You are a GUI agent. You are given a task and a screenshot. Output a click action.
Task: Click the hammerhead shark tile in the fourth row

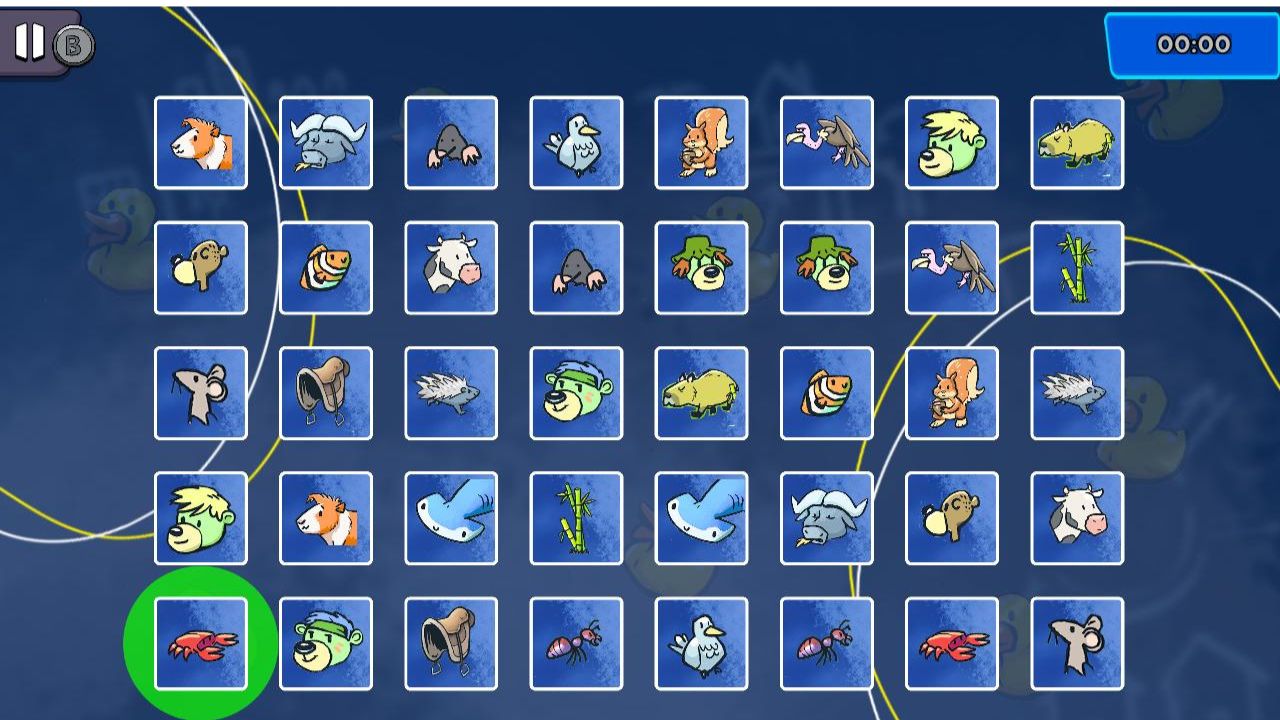pyautogui.click(x=451, y=518)
